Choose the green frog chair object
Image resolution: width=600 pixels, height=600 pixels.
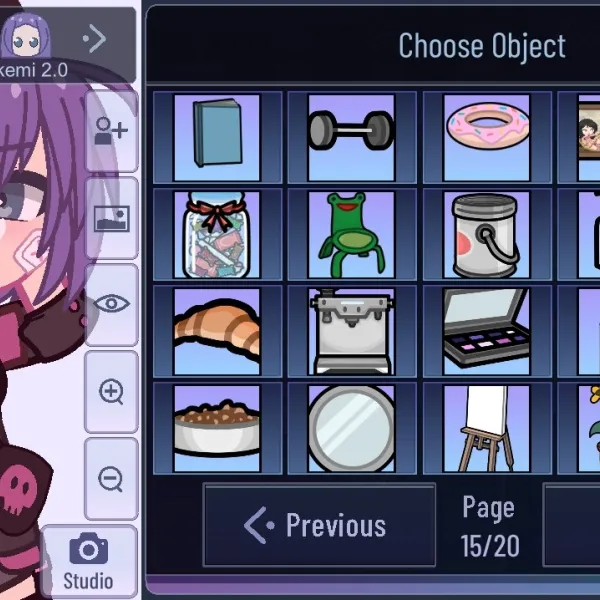[351, 235]
